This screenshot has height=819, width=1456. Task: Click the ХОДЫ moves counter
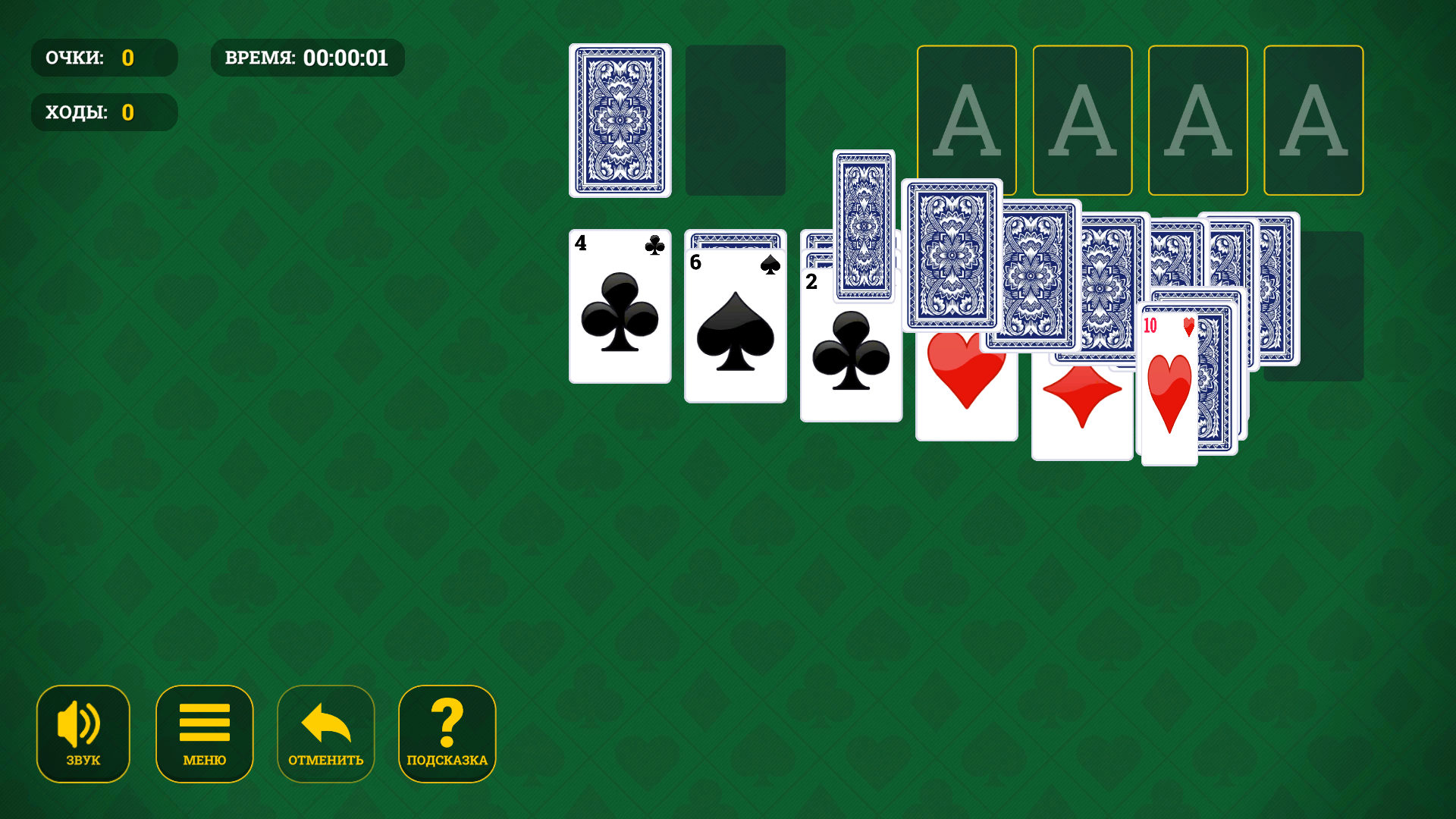pyautogui.click(x=104, y=111)
